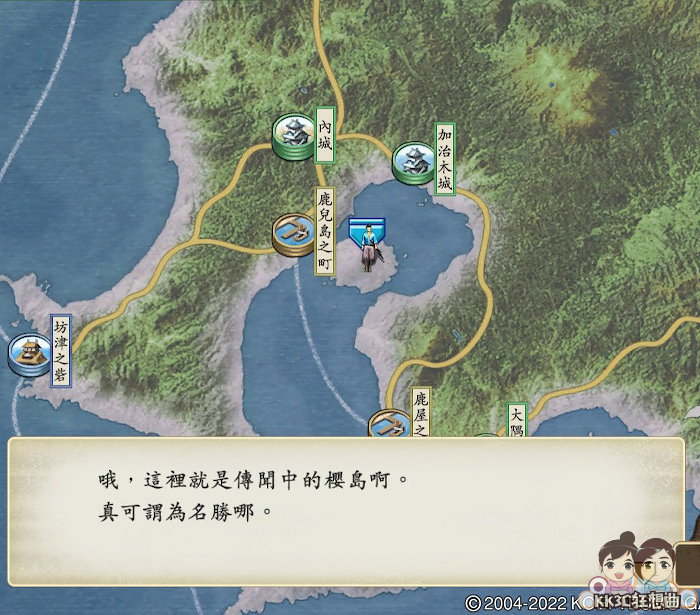The image size is (700, 615).
Task: Select the 坊津之砦 fort marker
Action: coord(28,354)
